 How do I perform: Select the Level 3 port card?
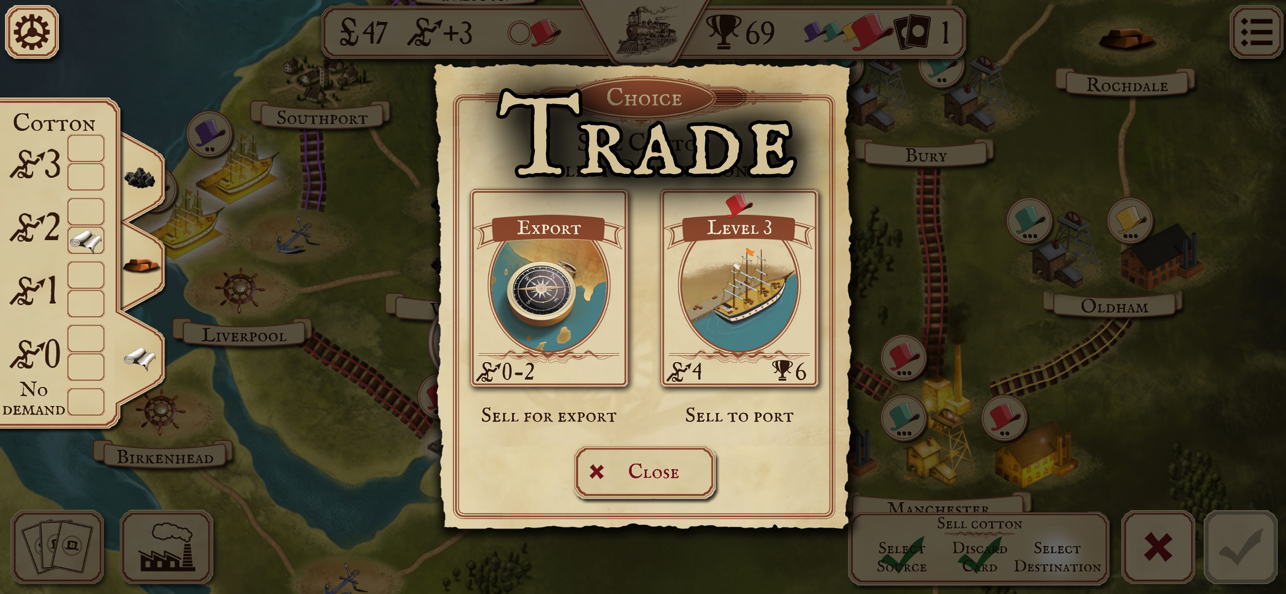tap(739, 289)
